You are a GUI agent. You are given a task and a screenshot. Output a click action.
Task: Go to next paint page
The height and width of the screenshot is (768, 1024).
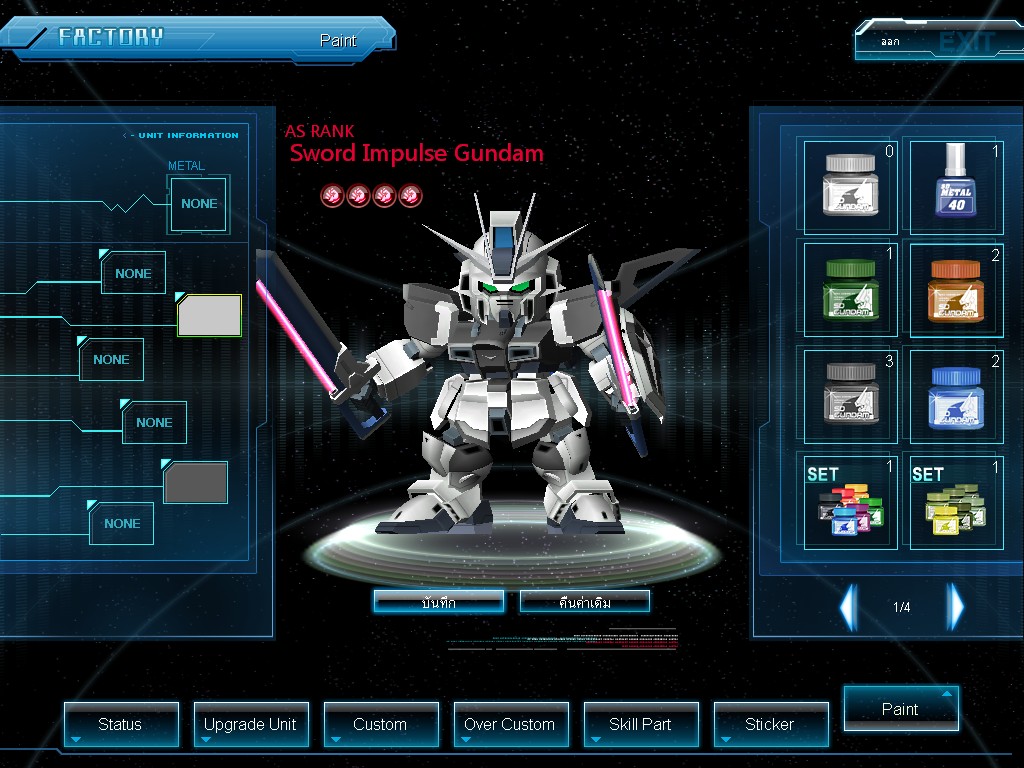tap(956, 606)
